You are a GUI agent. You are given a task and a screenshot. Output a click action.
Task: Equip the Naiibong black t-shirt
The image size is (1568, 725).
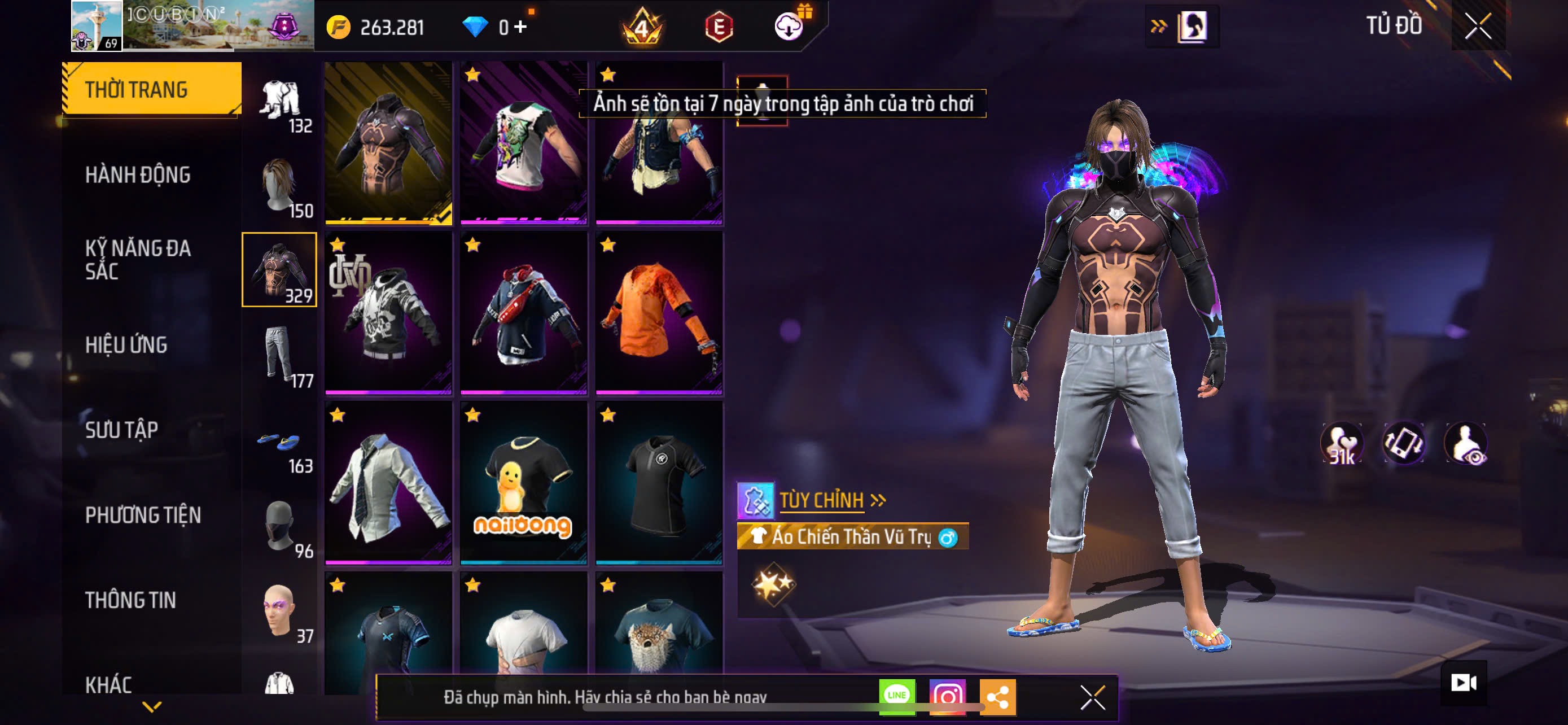point(523,482)
